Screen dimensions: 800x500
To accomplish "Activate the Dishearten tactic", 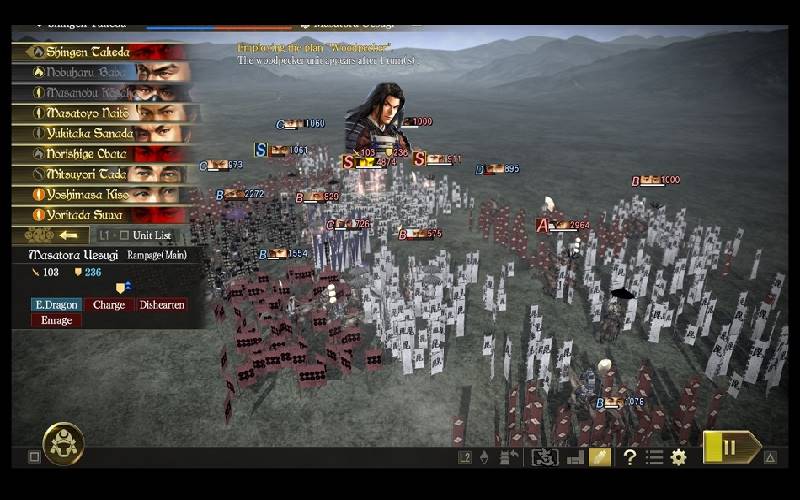I will [x=162, y=305].
